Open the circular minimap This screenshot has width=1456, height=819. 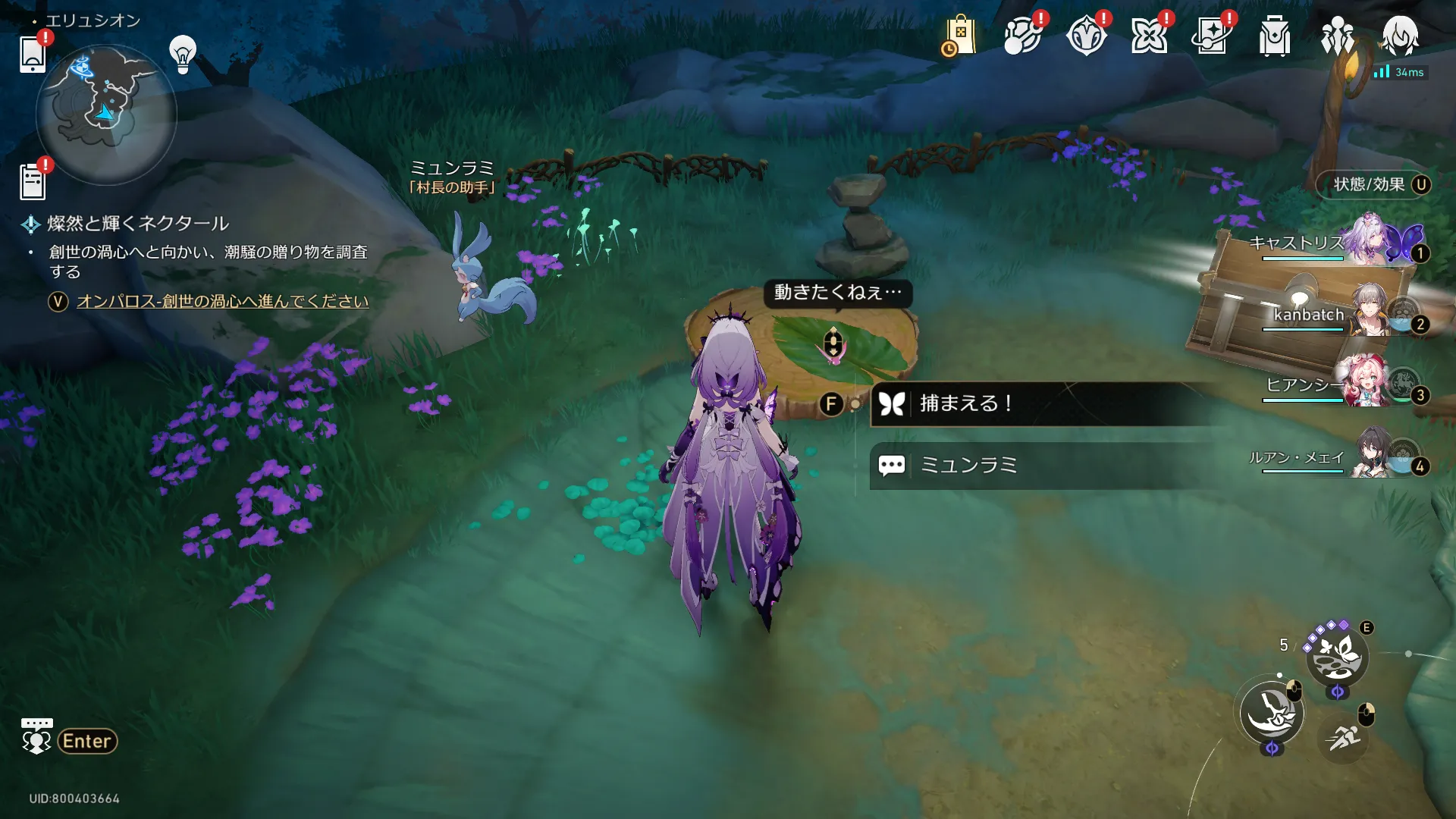point(106,115)
